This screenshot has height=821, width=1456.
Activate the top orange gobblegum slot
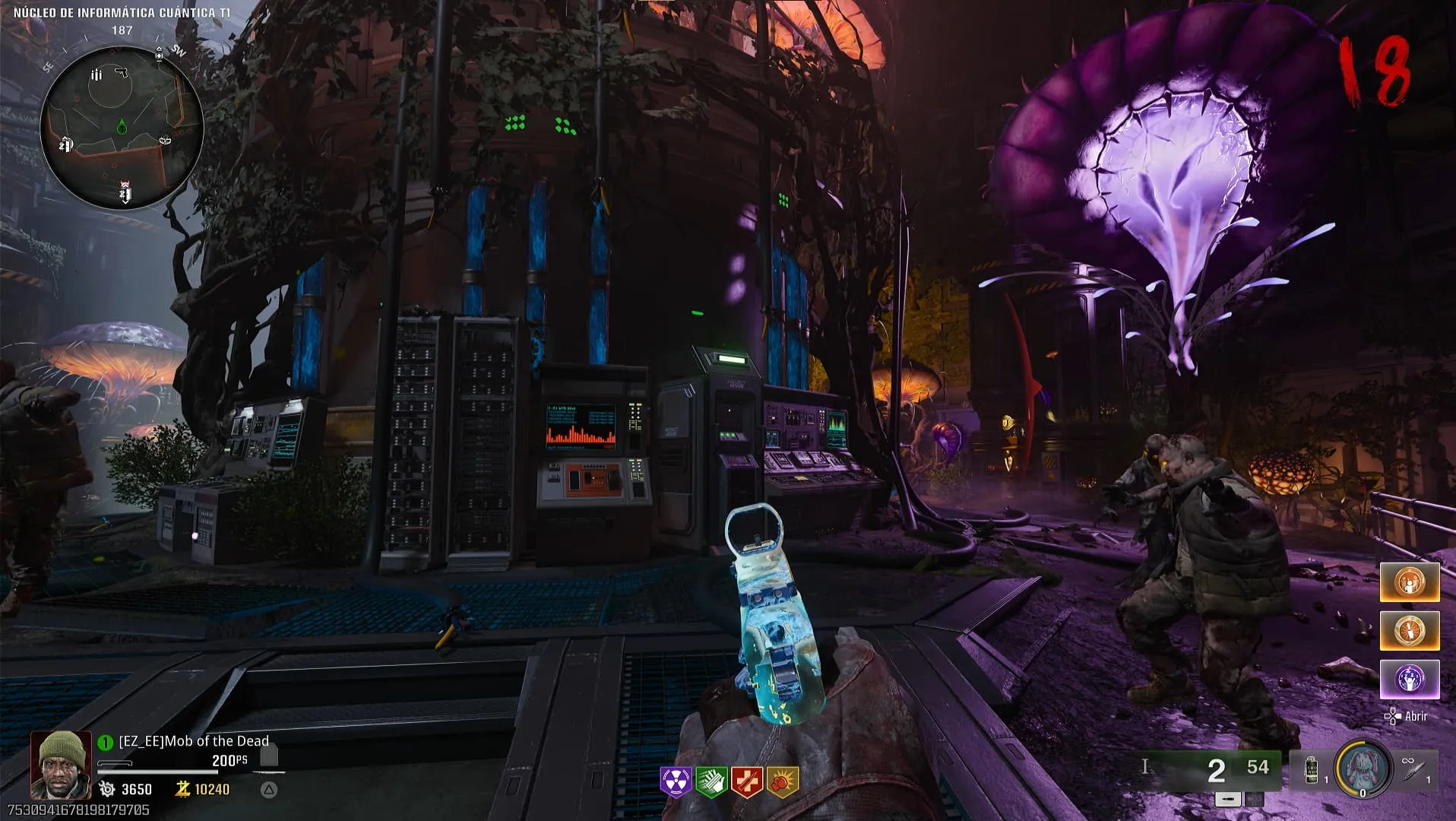click(1409, 583)
